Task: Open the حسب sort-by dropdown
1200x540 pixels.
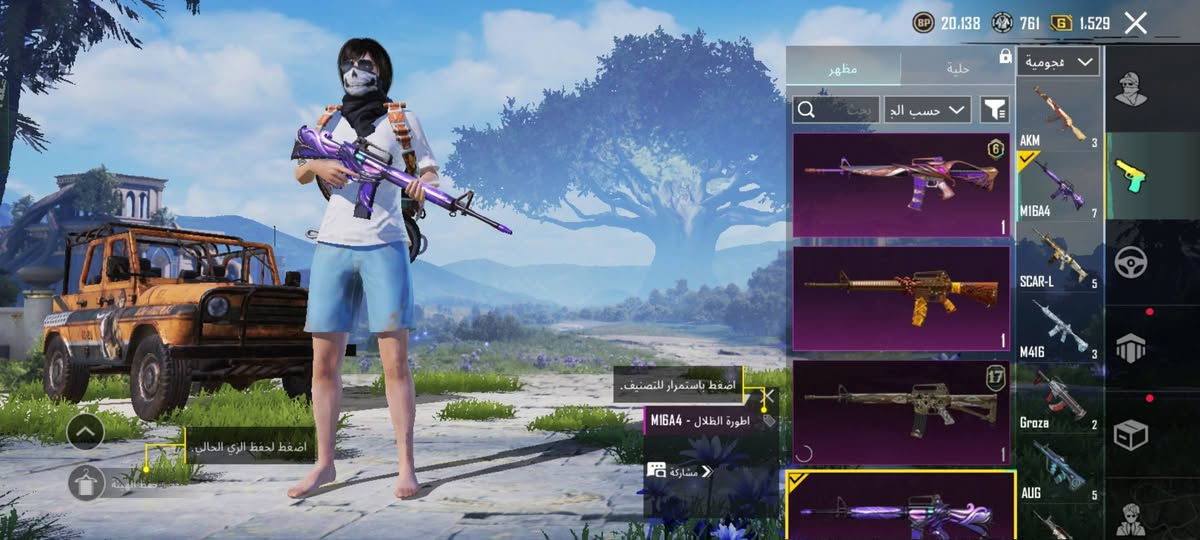Action: coord(928,109)
